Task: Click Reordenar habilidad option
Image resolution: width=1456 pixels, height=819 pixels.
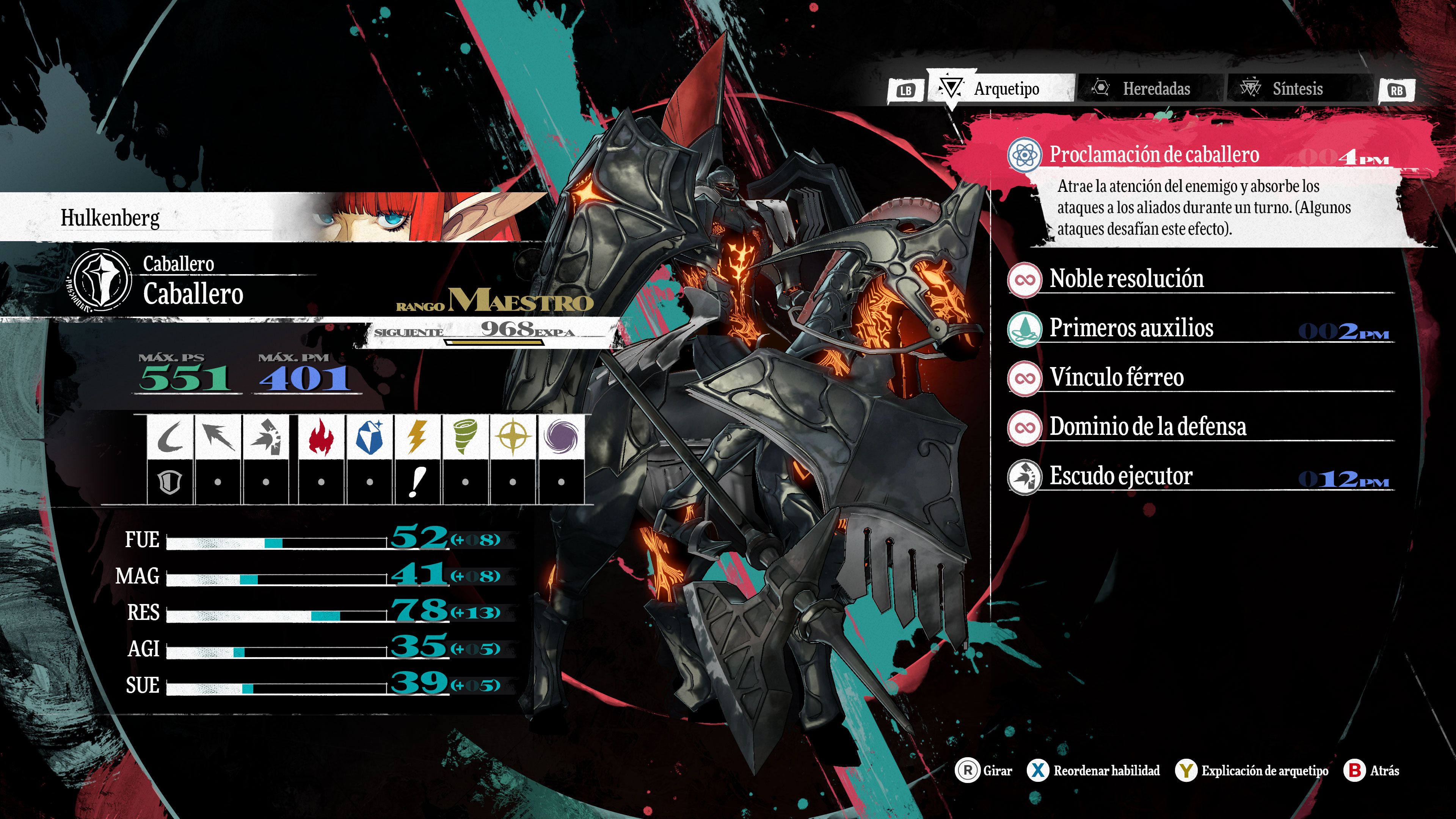Action: [x=1093, y=770]
